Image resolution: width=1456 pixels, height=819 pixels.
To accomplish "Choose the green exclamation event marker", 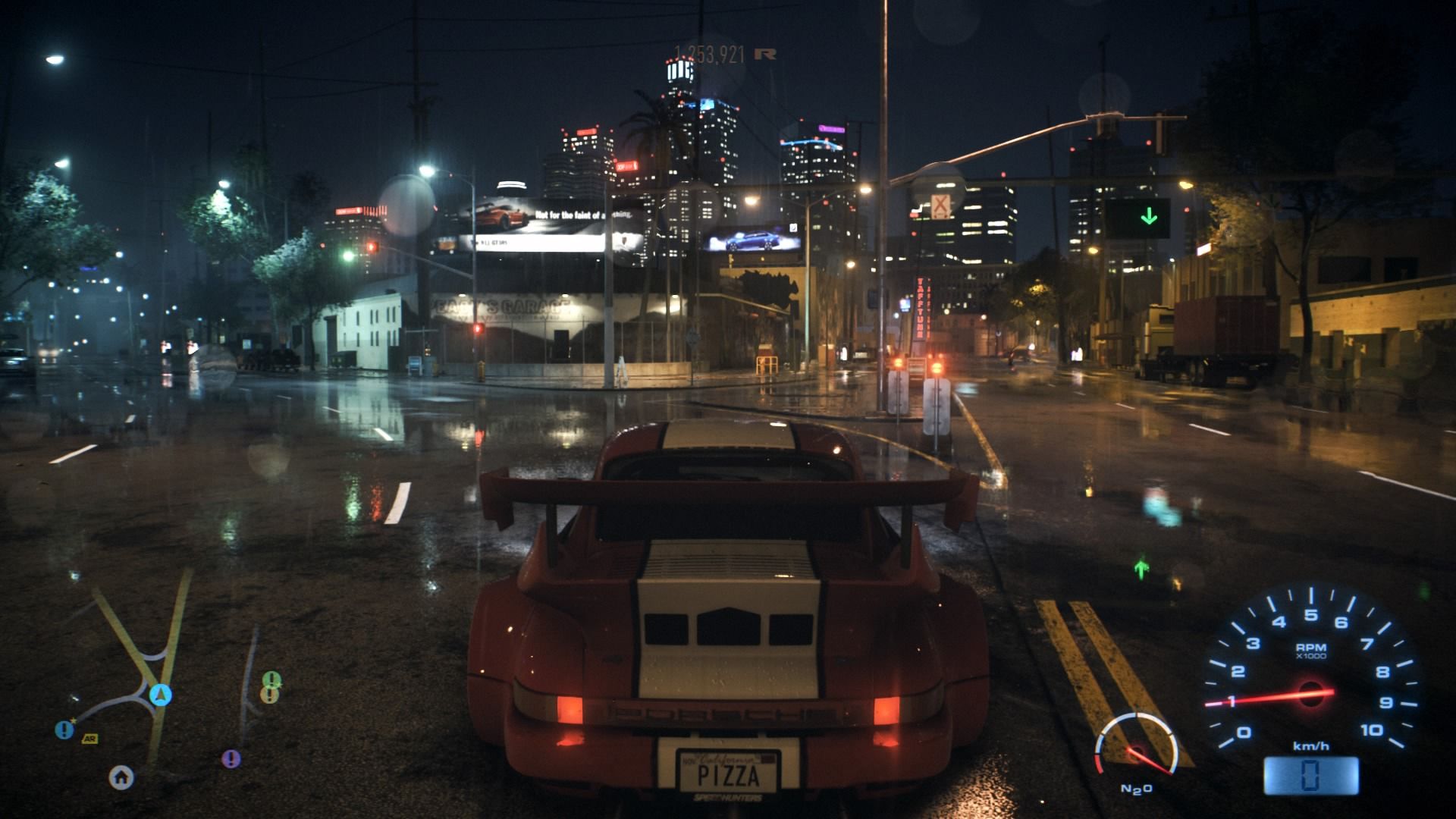I will [x=271, y=680].
